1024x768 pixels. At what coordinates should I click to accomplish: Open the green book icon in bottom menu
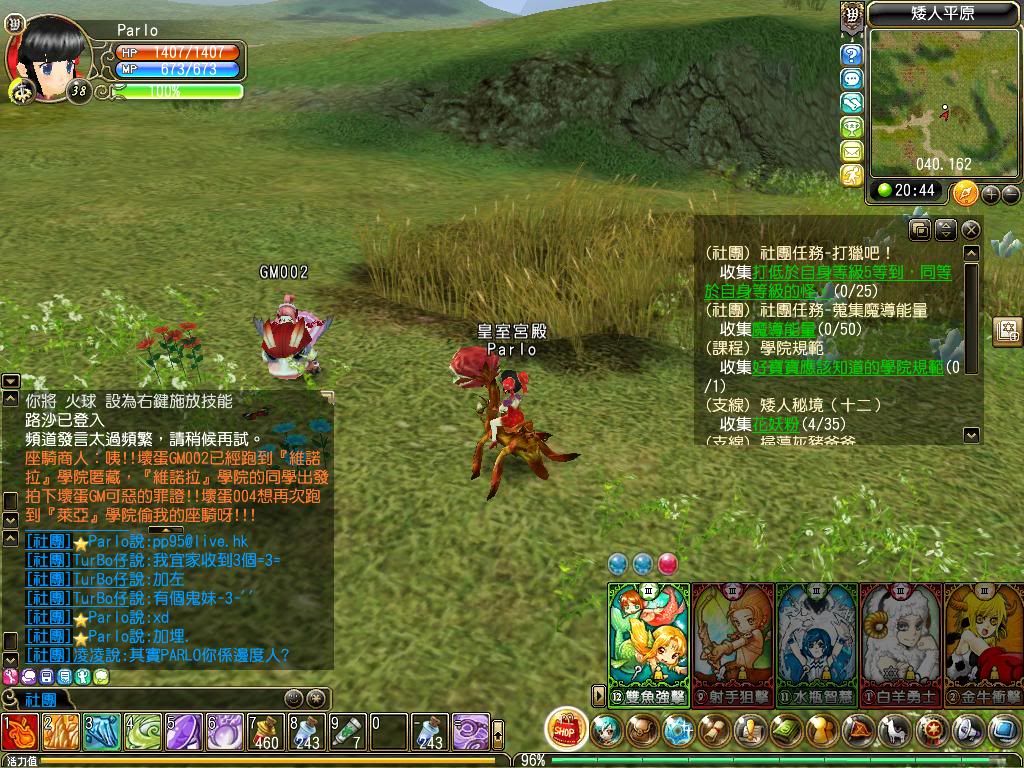[786, 731]
